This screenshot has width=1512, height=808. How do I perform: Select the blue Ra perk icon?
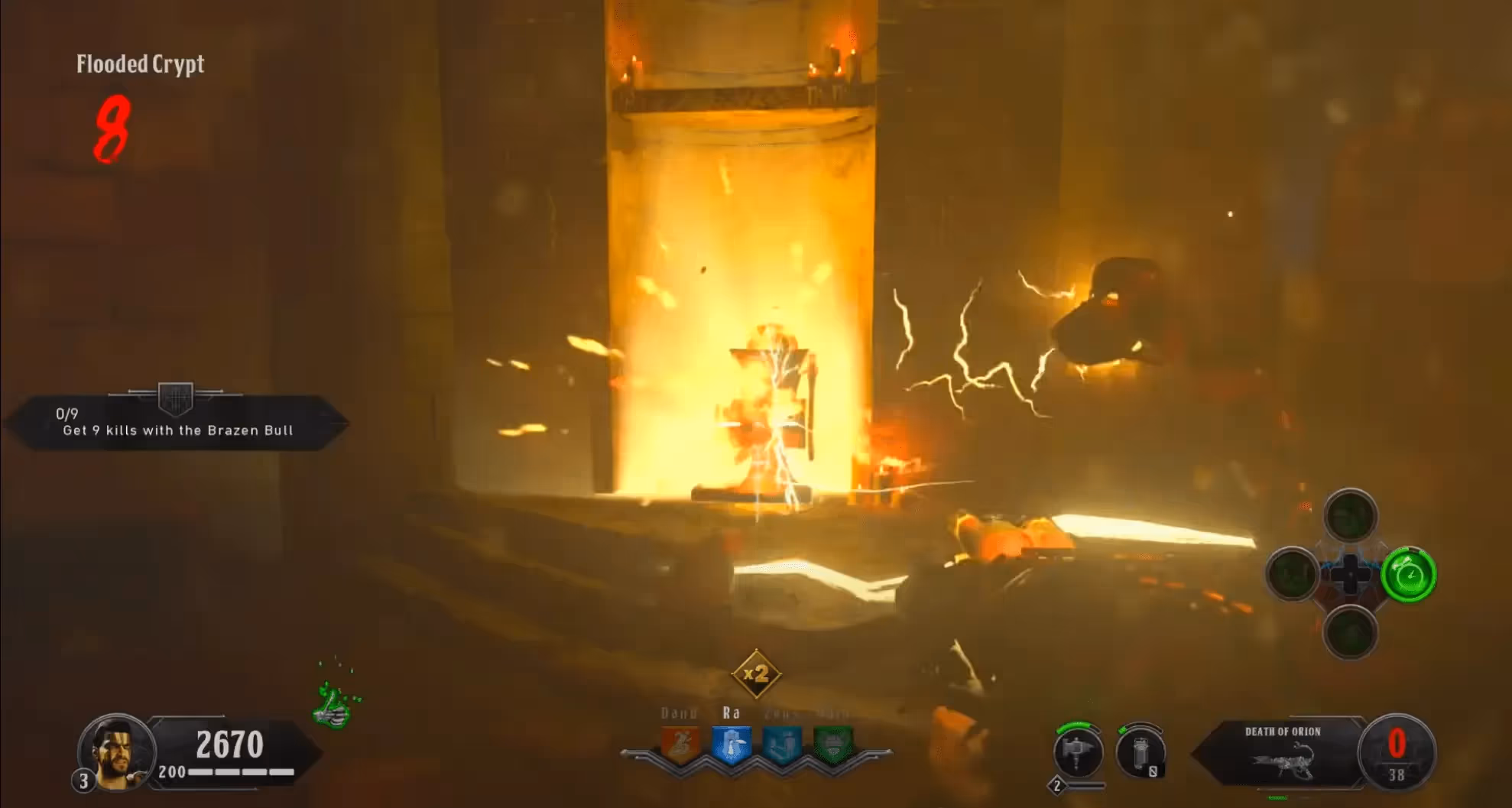click(x=731, y=745)
